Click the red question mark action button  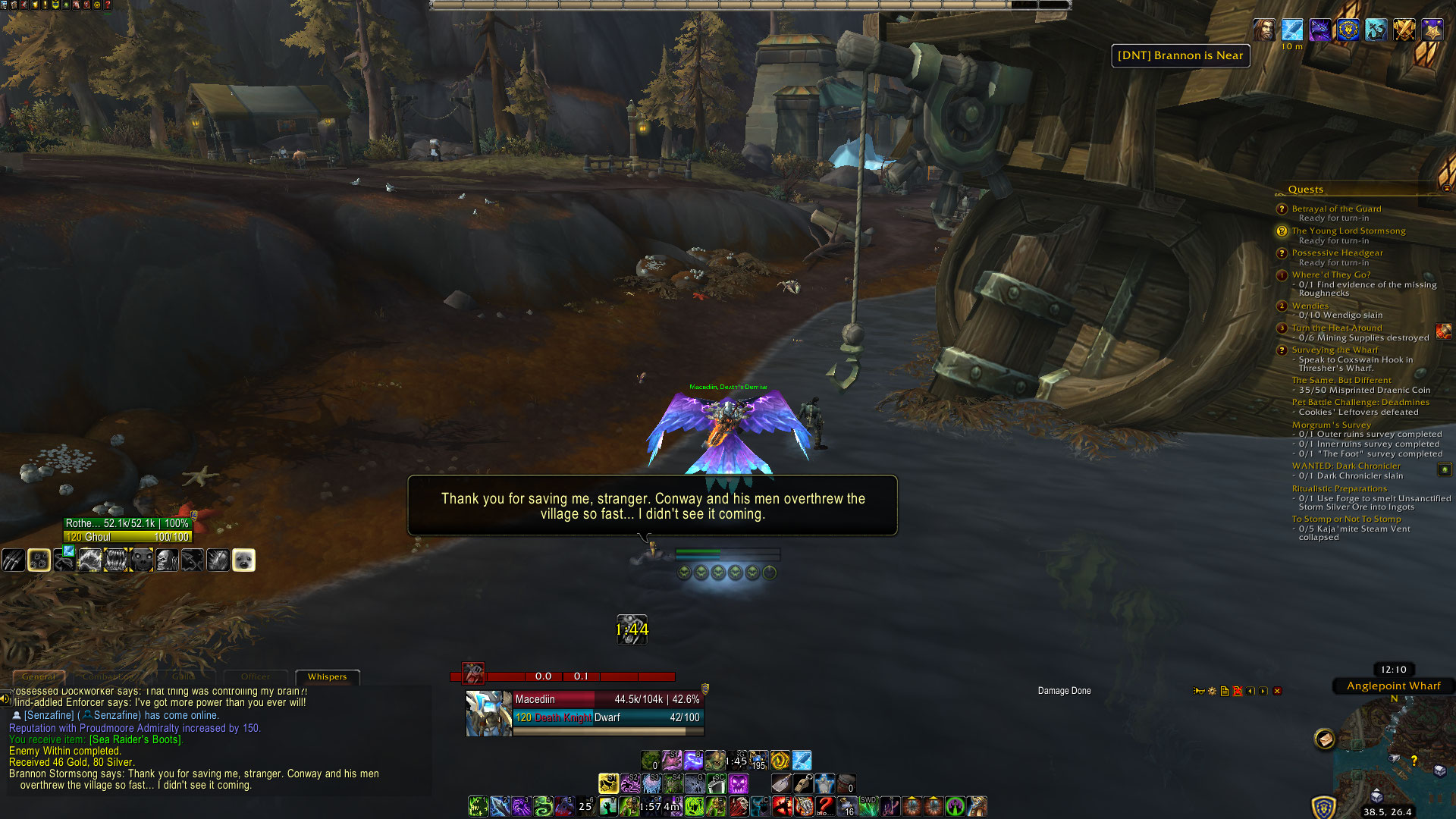(825, 806)
